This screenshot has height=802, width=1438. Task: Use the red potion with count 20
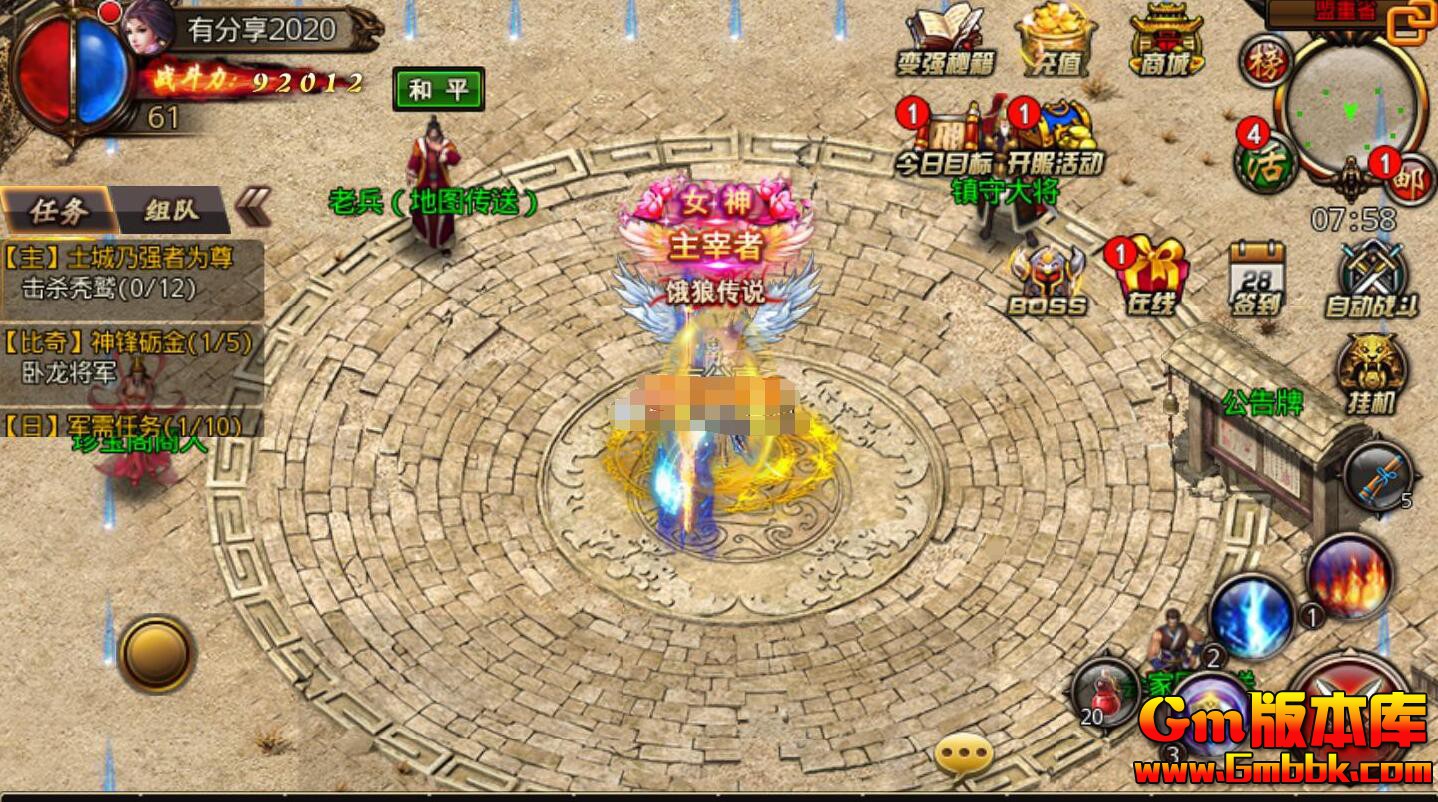(1105, 690)
